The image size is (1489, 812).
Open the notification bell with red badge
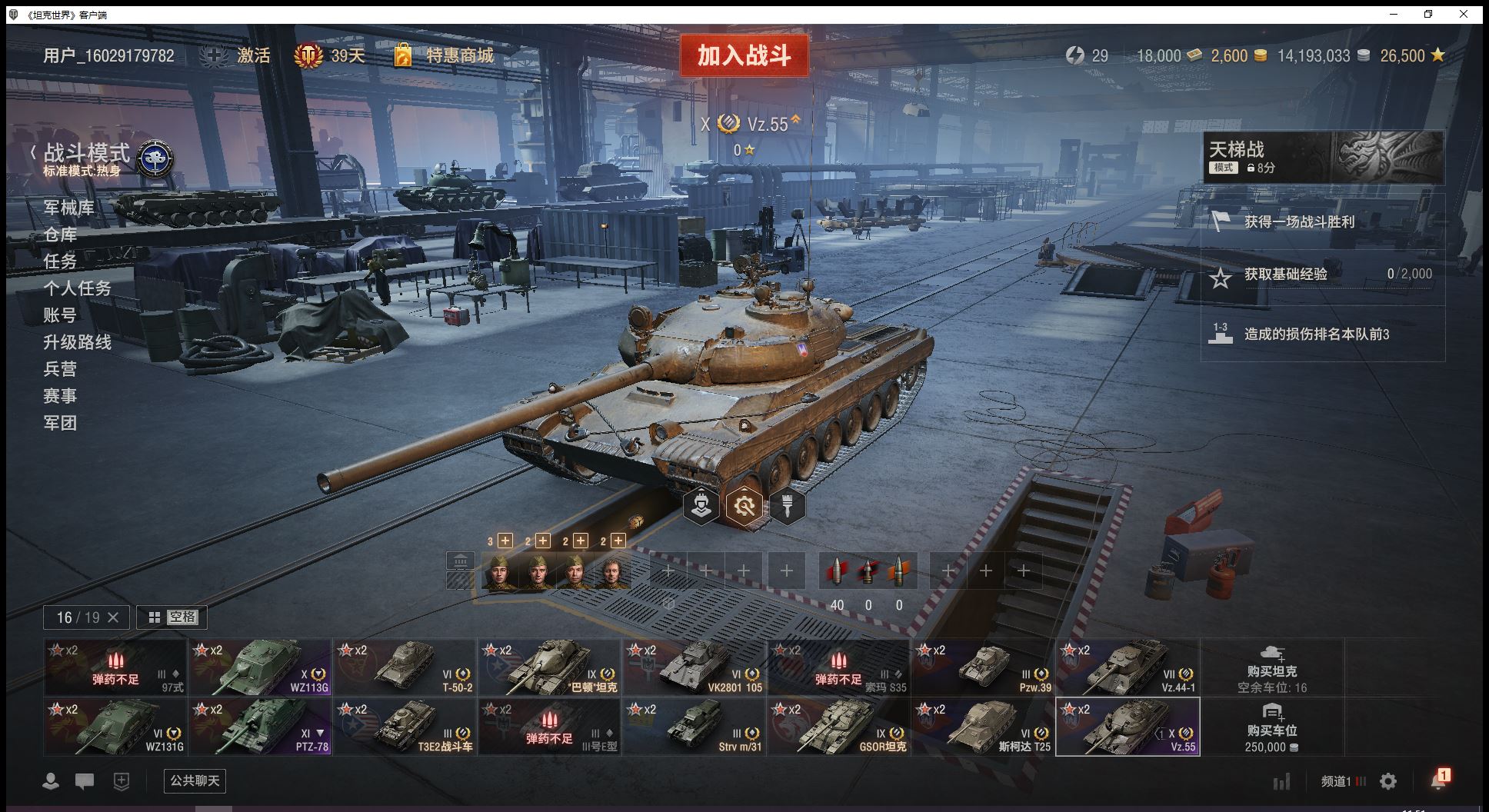1438,780
